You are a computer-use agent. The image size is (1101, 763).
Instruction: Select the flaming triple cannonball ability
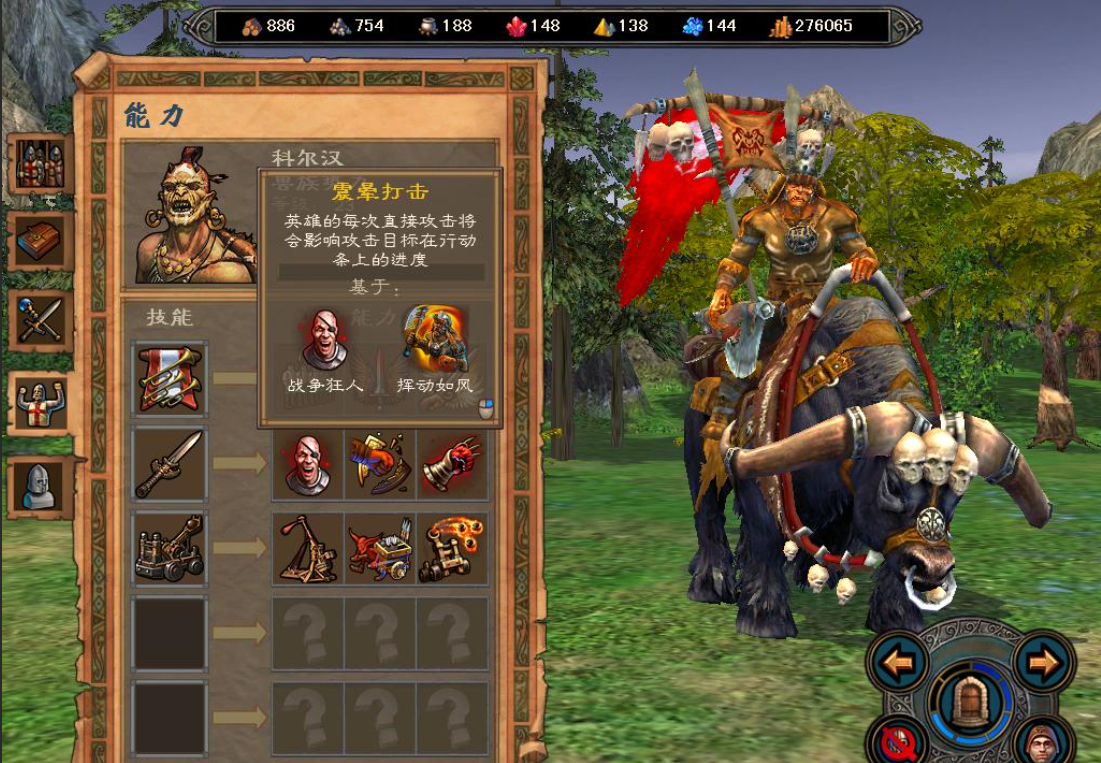point(452,548)
